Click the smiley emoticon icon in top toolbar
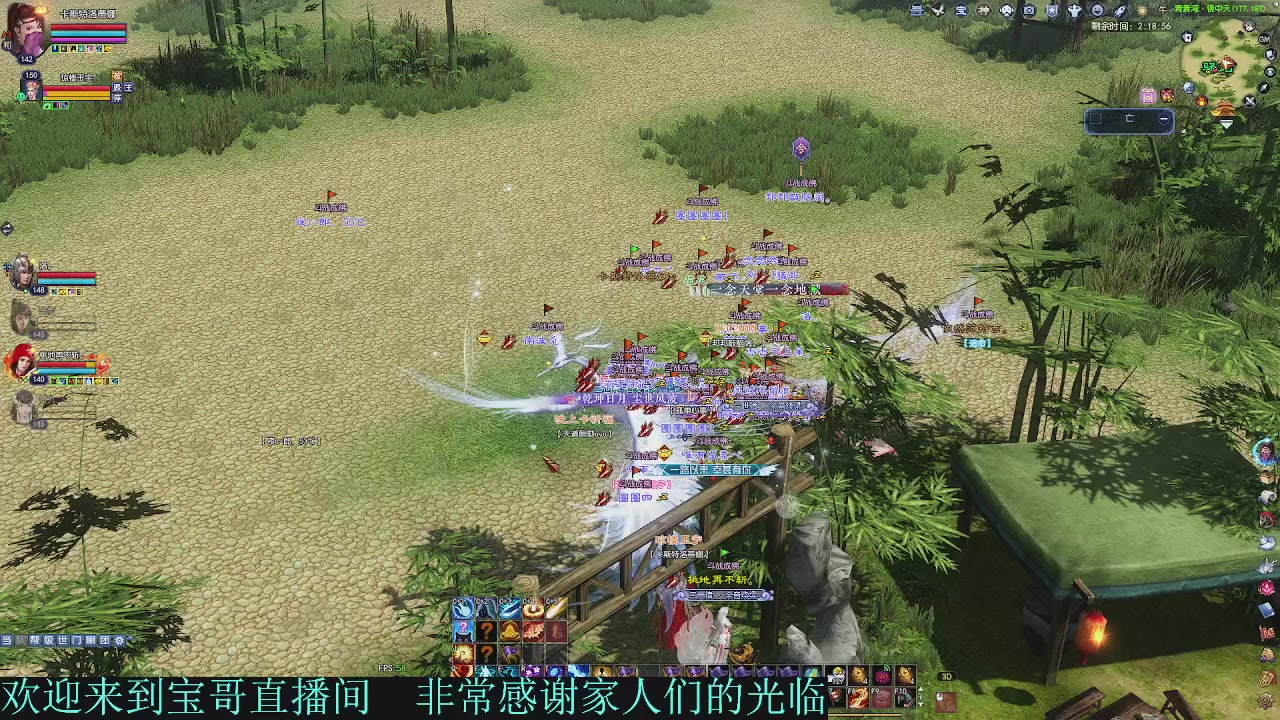1280x720 pixels. 1097,8
